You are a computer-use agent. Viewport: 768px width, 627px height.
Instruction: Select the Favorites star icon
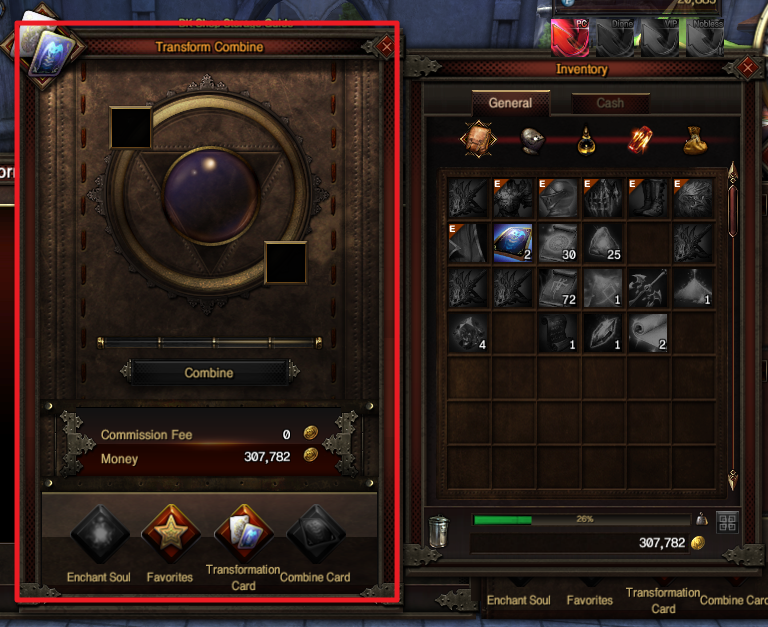[x=169, y=534]
